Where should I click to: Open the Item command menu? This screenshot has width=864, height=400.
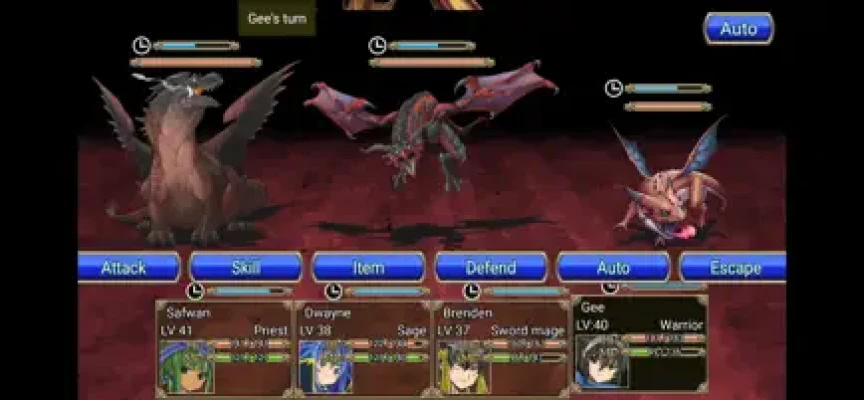[x=368, y=267]
